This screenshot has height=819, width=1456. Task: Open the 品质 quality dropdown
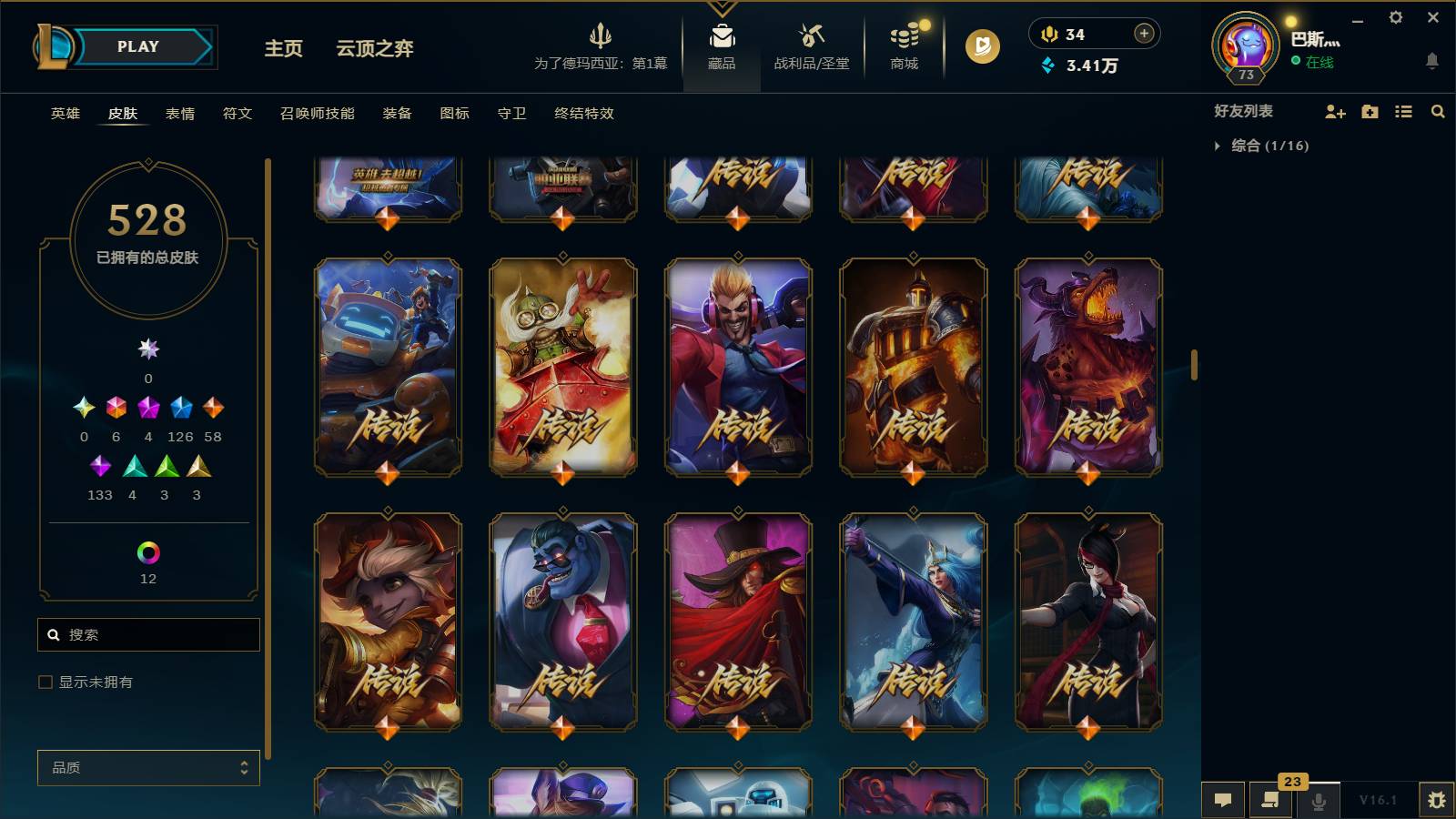tap(148, 768)
